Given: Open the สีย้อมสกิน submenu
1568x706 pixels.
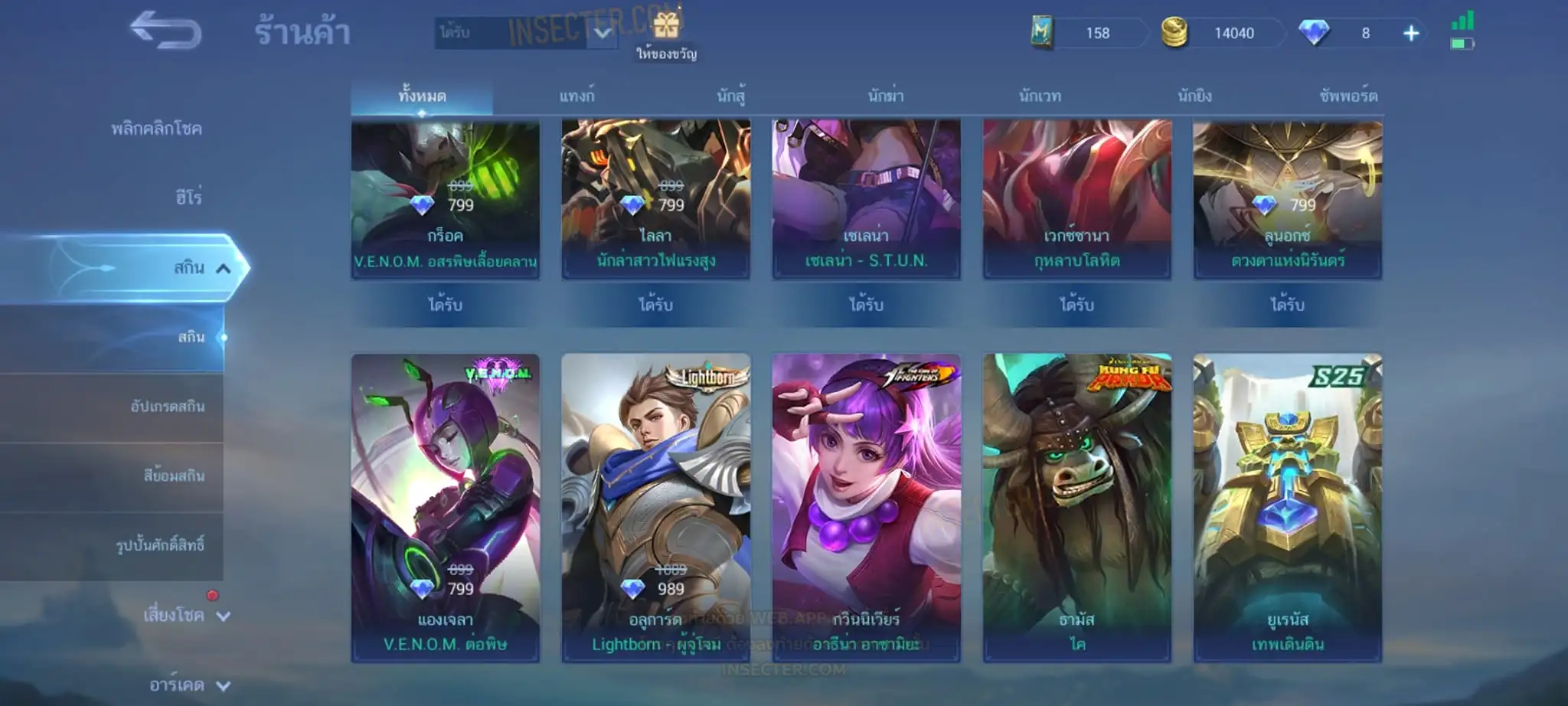Looking at the screenshot, I should (174, 476).
